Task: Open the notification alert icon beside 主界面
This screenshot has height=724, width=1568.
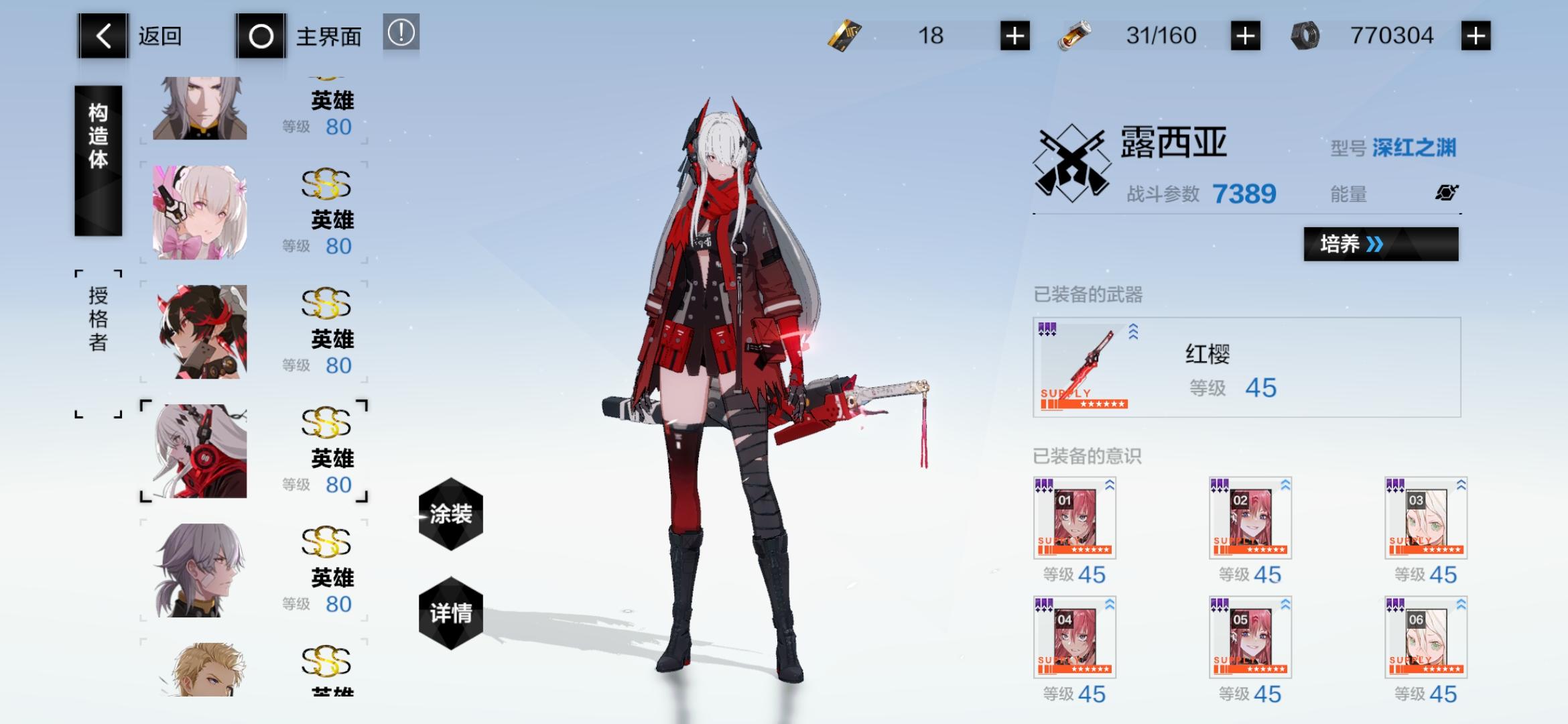Action: [x=400, y=35]
